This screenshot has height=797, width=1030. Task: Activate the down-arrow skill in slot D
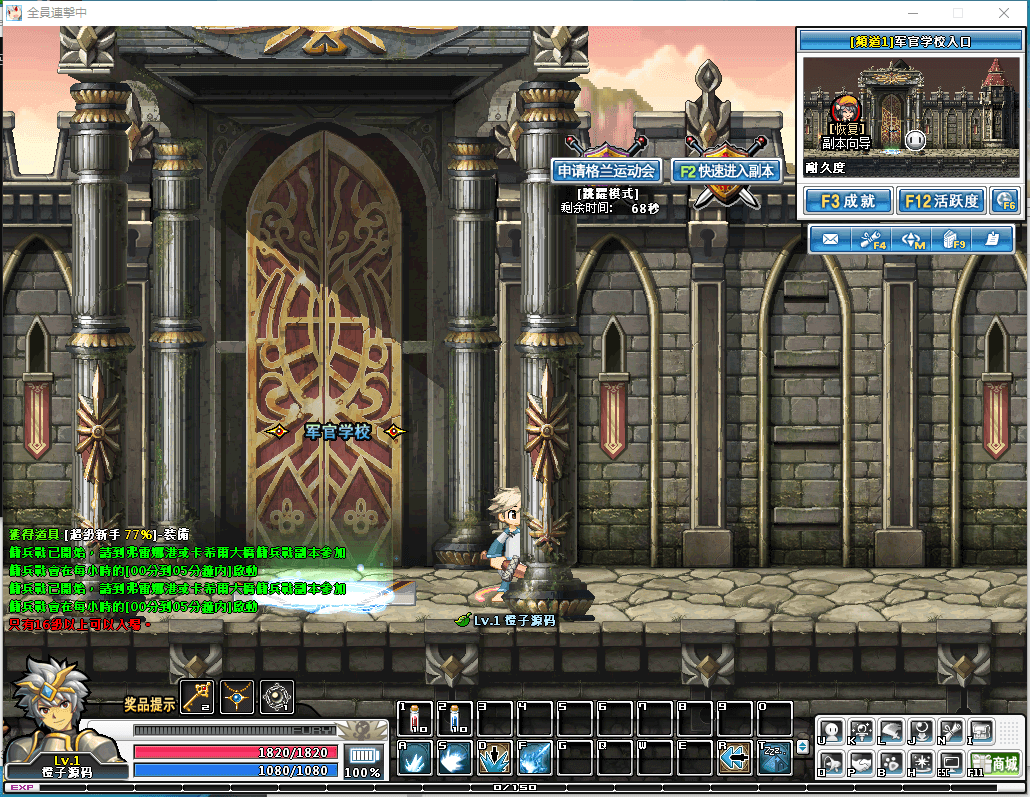pos(495,758)
